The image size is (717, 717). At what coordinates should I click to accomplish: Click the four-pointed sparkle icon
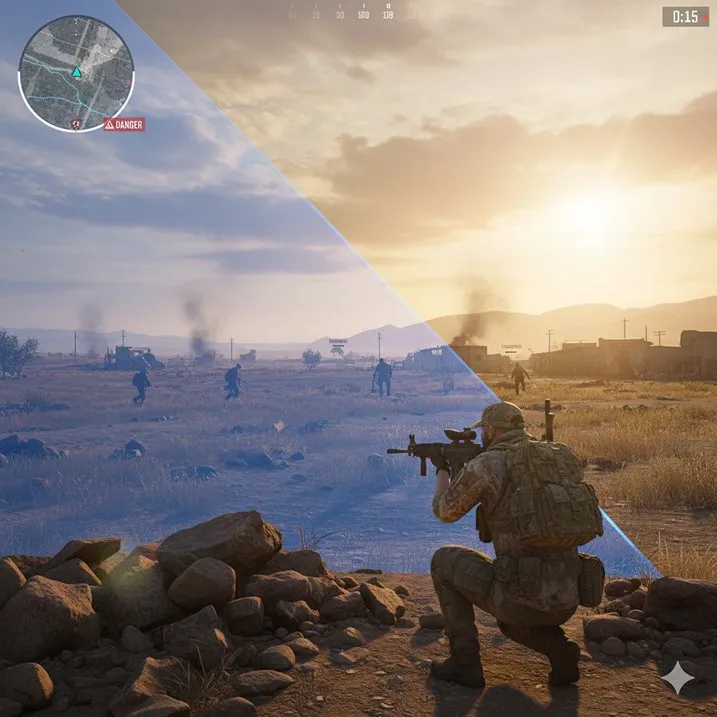click(677, 679)
